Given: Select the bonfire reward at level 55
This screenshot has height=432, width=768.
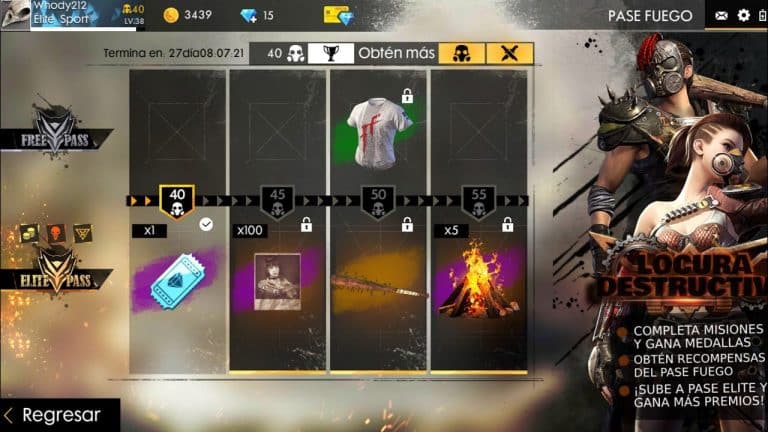Looking at the screenshot, I should click(x=477, y=279).
